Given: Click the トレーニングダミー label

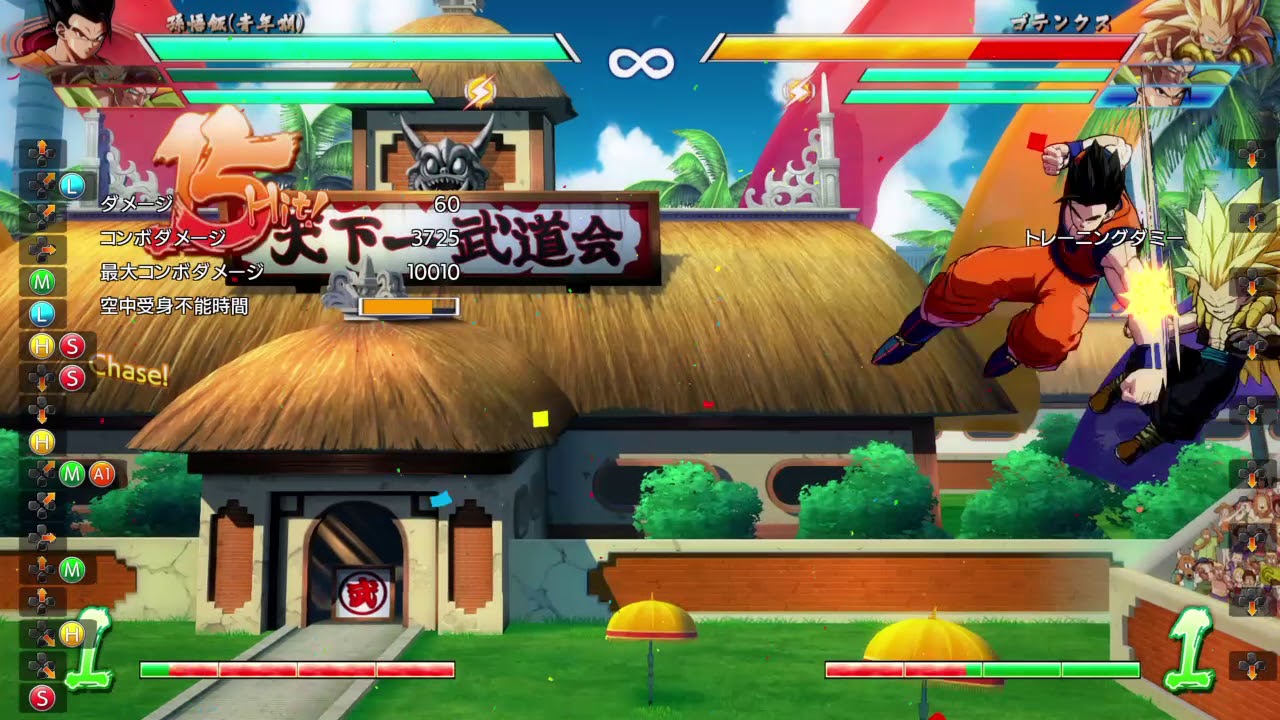Looking at the screenshot, I should coord(1105,238).
